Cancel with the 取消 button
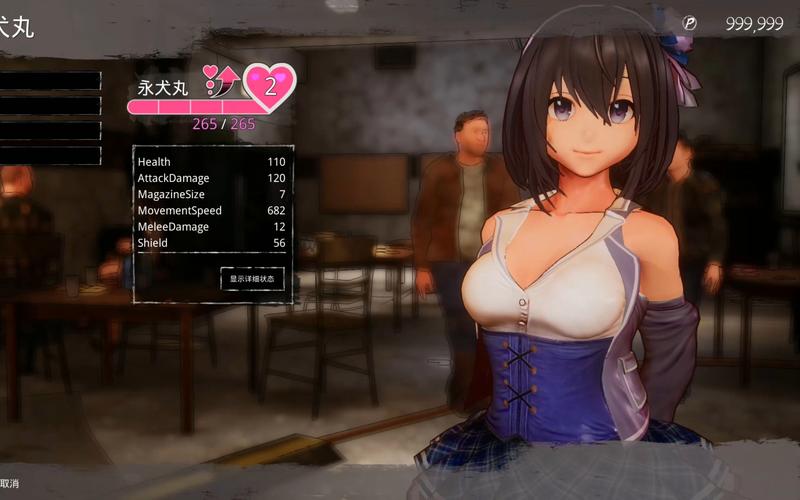 click(x=9, y=484)
